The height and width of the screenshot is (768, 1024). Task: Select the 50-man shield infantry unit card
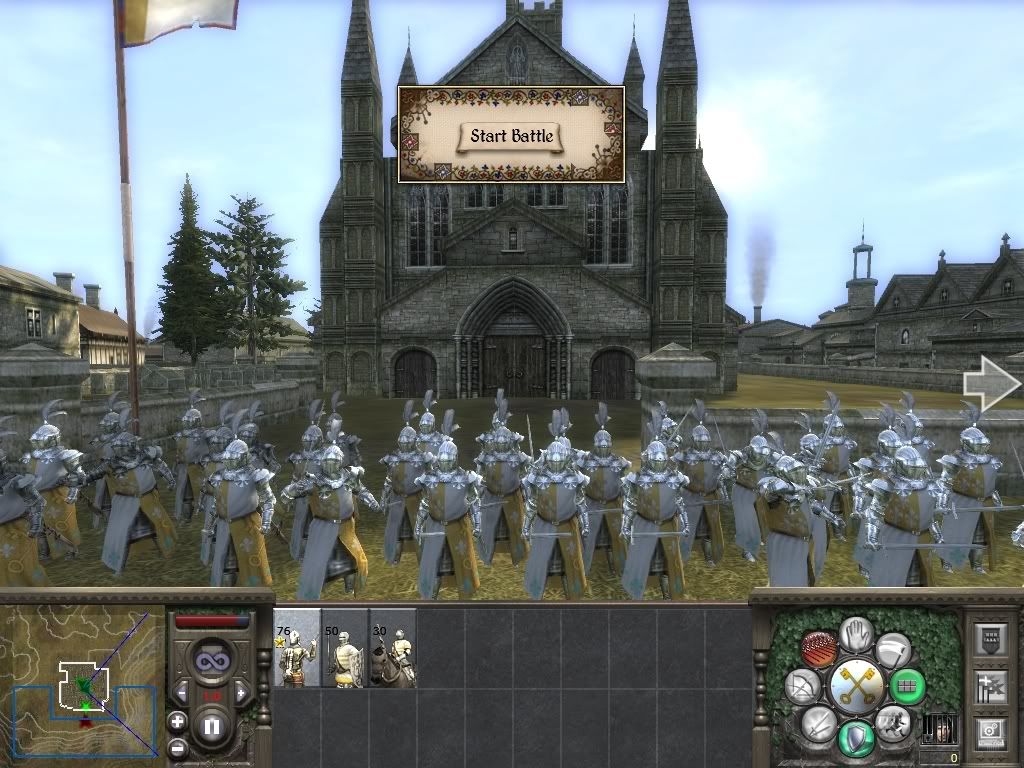click(x=345, y=648)
